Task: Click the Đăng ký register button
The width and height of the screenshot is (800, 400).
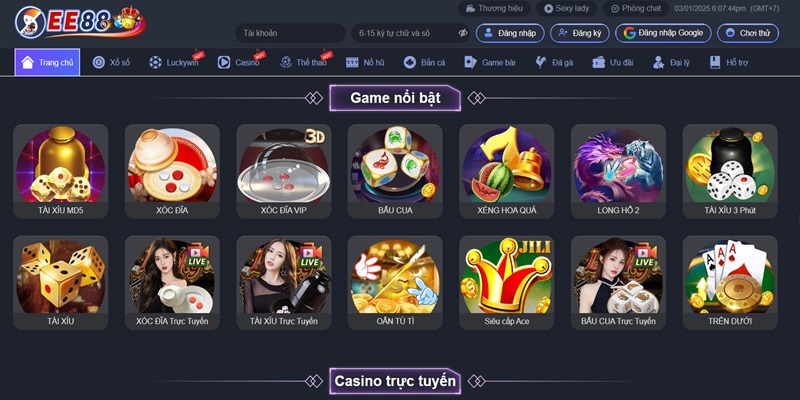Action: [x=579, y=33]
